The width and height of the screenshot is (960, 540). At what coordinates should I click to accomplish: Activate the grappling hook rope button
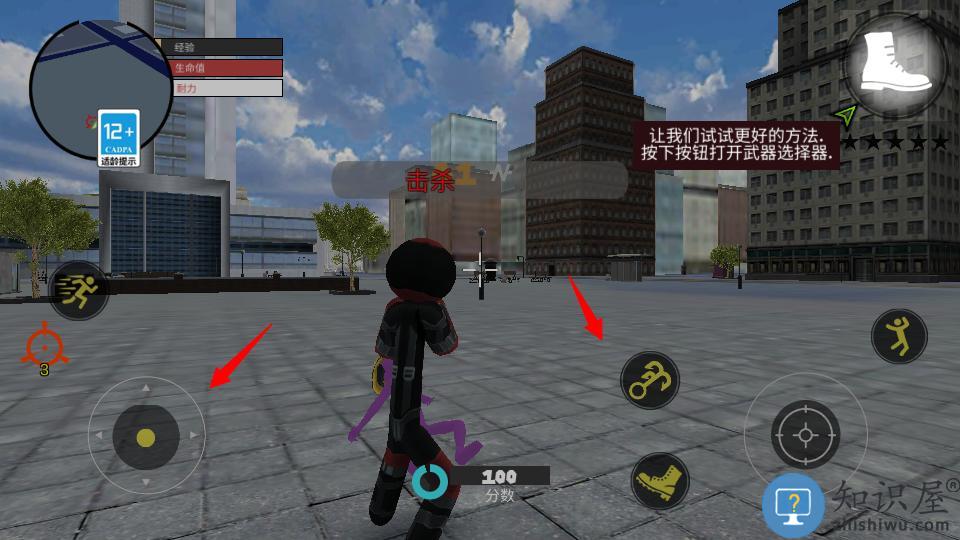[650, 380]
